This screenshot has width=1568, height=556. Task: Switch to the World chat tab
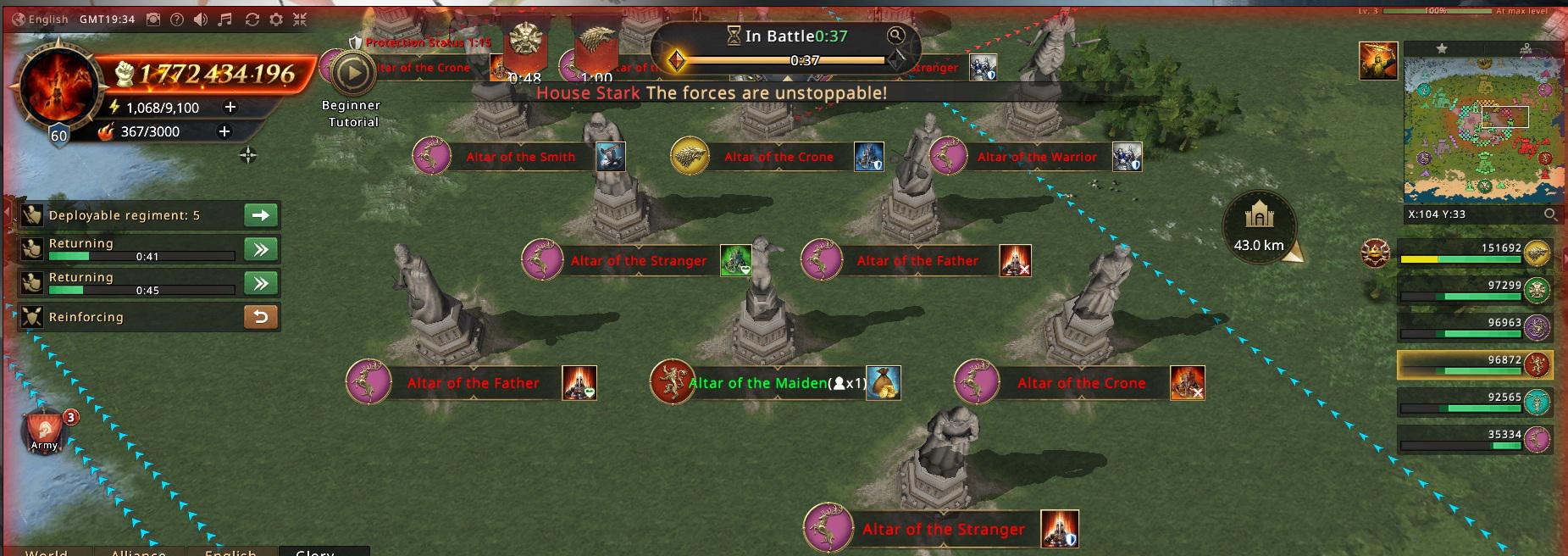click(x=47, y=552)
